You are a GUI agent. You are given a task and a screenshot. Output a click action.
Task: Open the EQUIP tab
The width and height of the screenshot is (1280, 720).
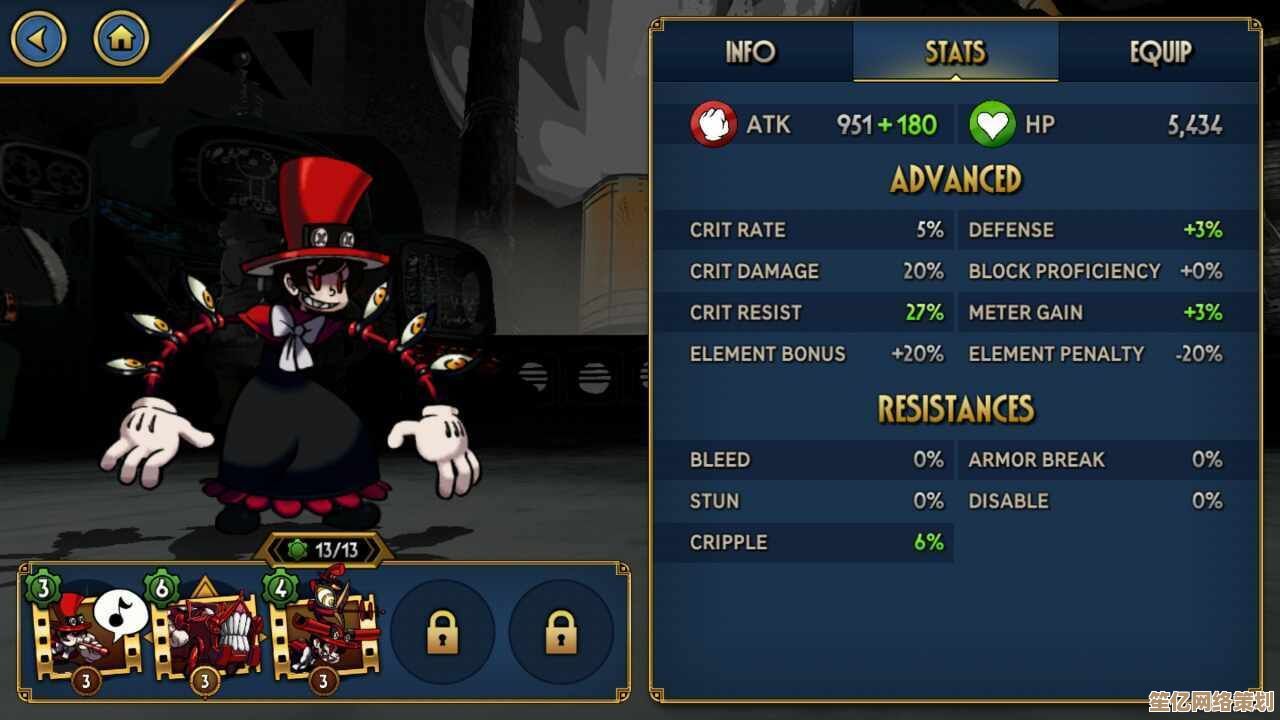[x=1160, y=52]
